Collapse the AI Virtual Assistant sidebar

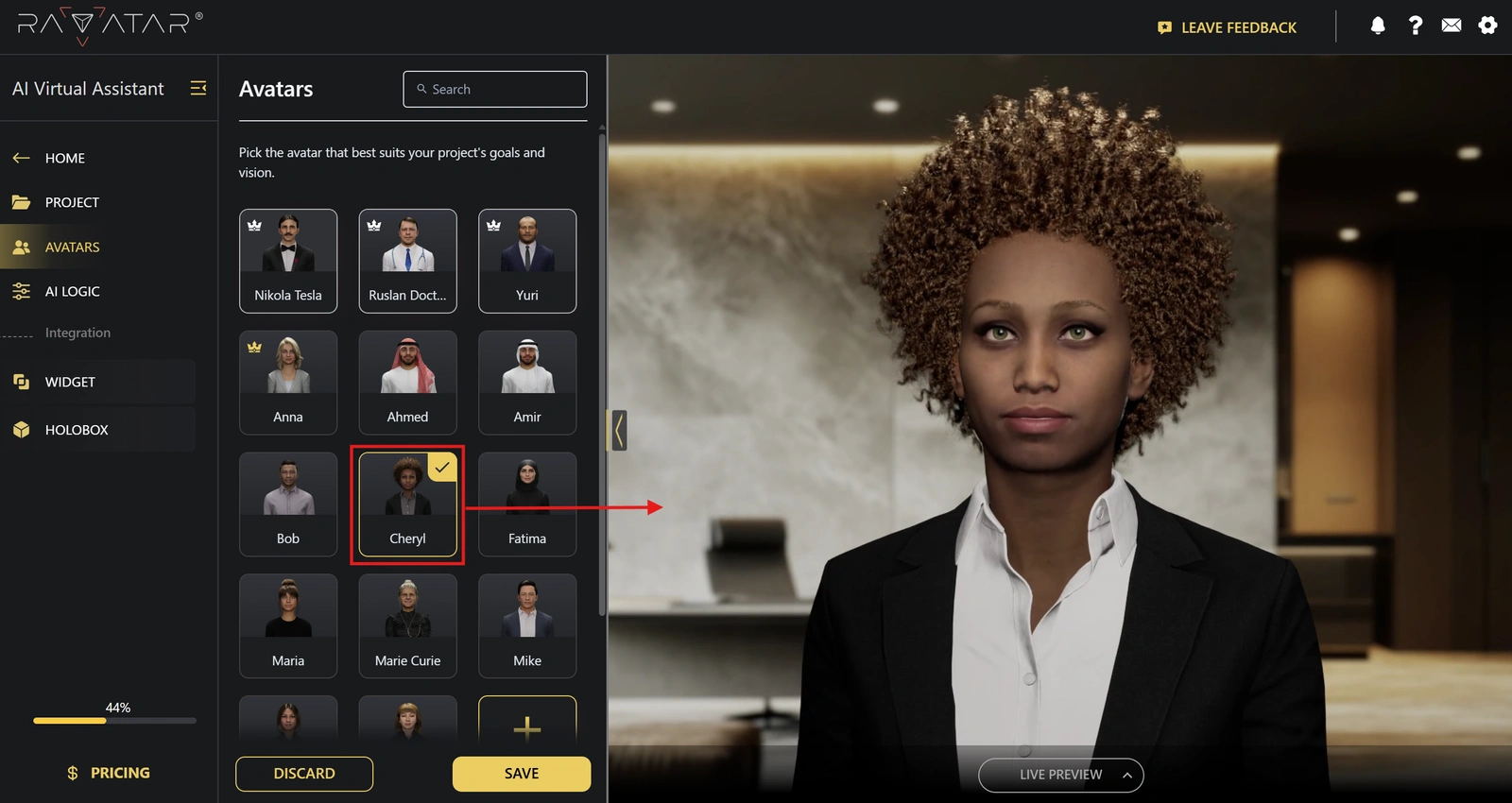click(198, 88)
